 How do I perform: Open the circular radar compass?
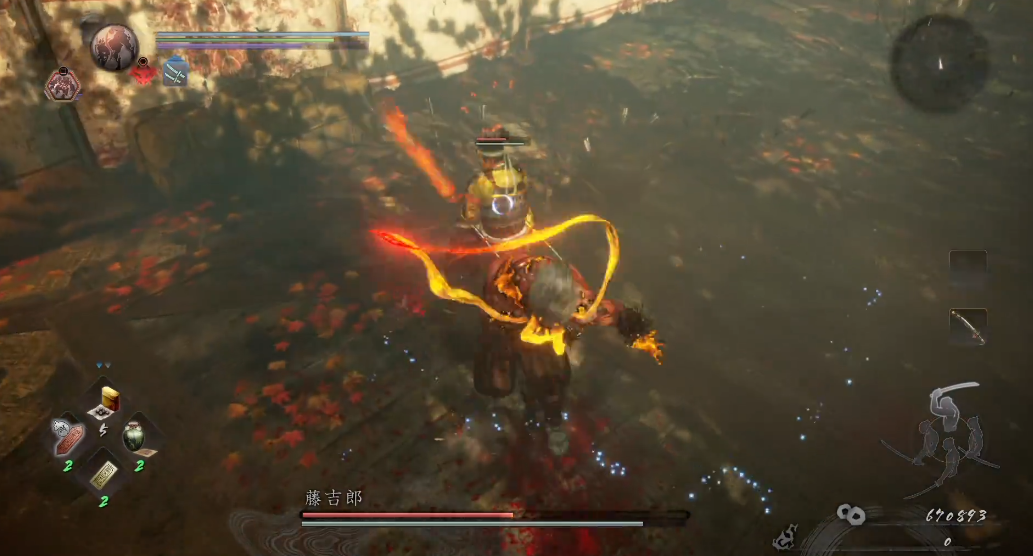point(940,63)
